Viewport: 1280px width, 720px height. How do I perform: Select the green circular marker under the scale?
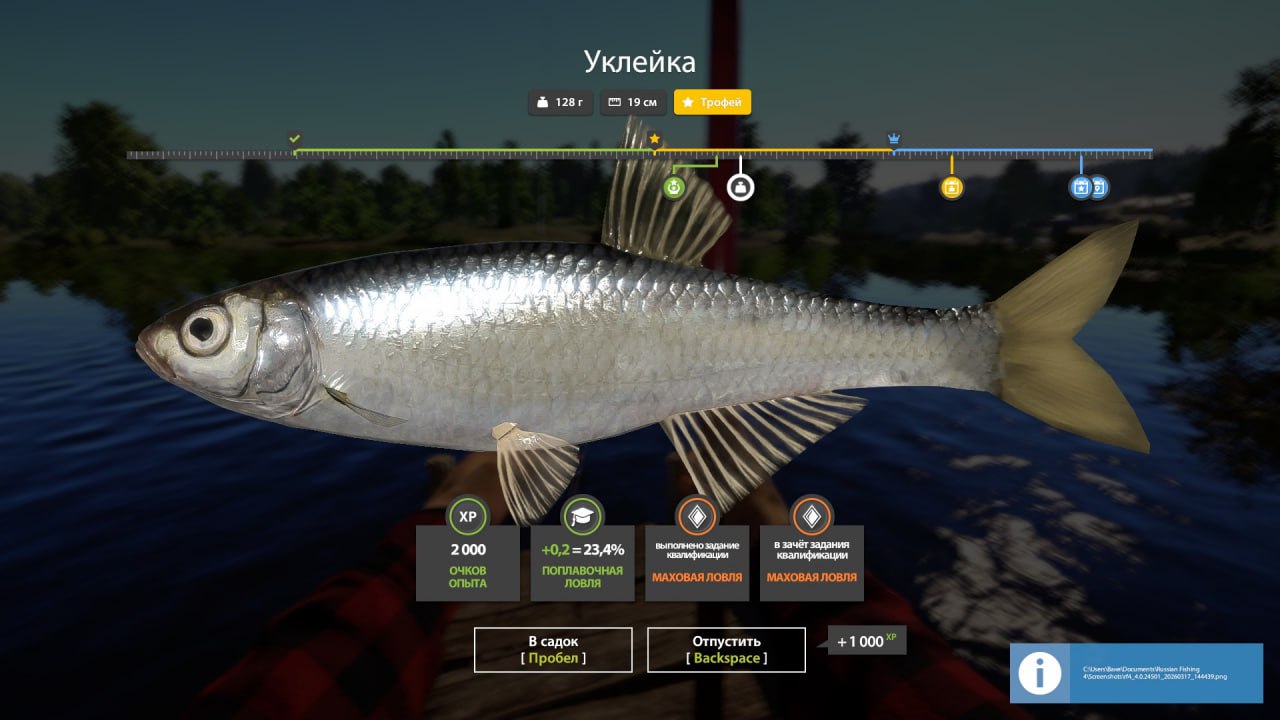(x=675, y=187)
